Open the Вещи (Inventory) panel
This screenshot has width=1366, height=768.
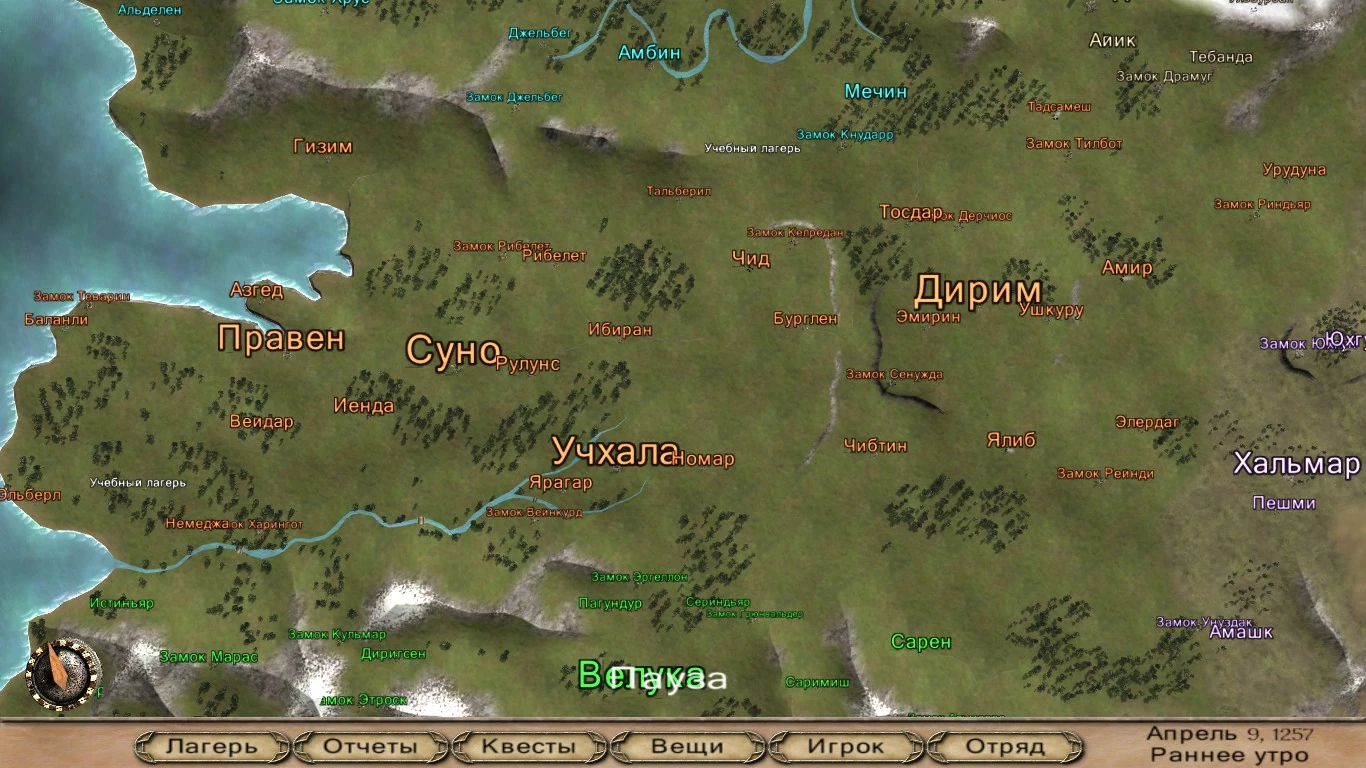[686, 746]
